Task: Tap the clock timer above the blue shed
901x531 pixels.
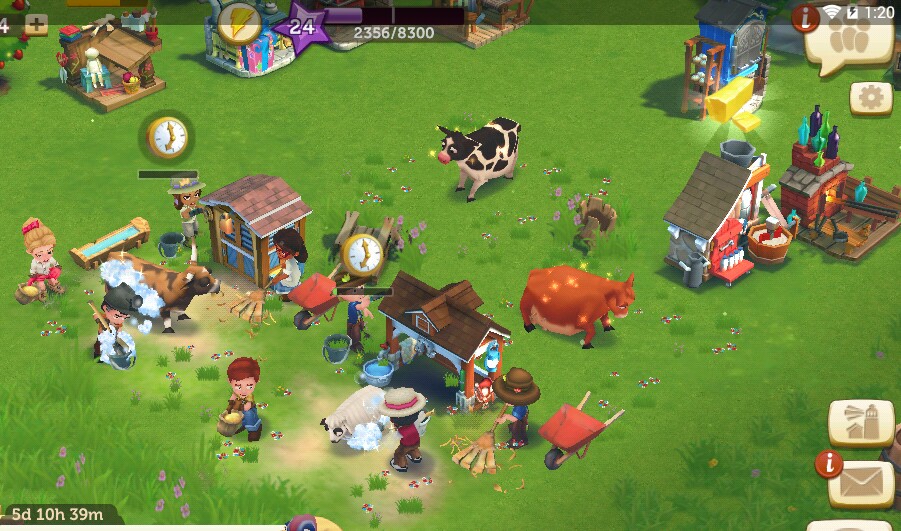Action: (x=168, y=137)
